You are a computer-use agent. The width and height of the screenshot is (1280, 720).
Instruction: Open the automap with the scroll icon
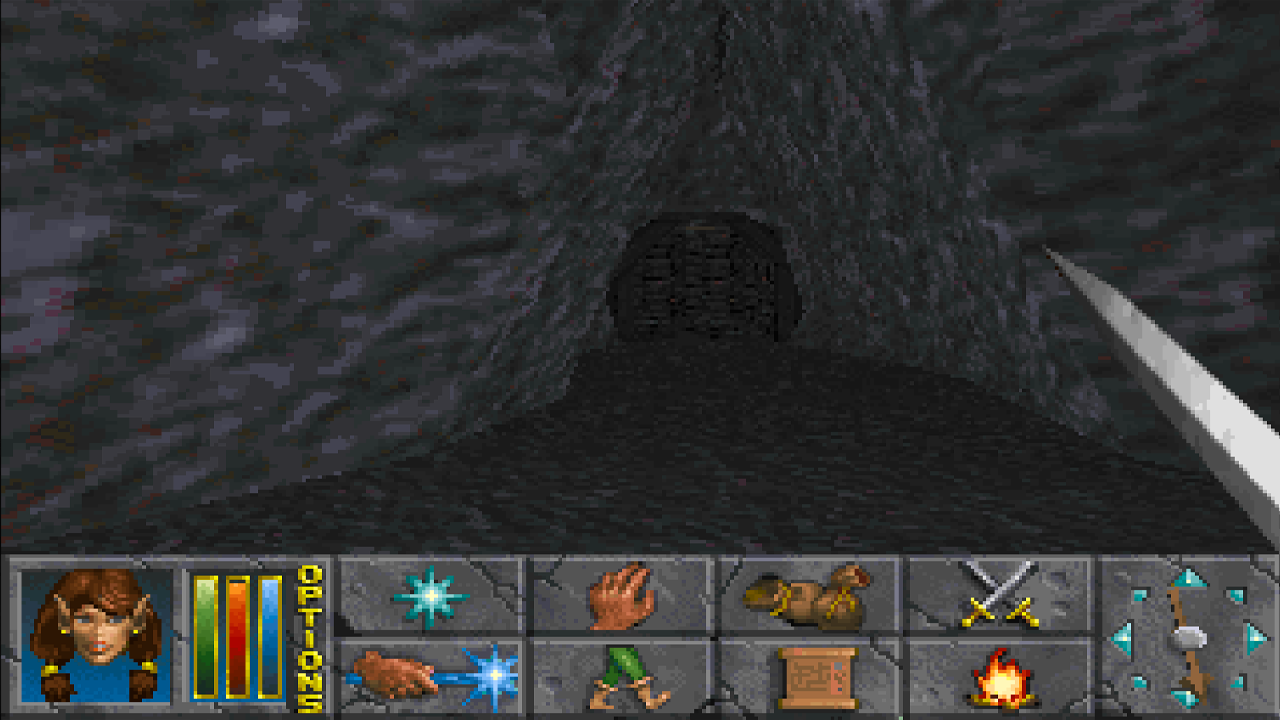click(816, 678)
